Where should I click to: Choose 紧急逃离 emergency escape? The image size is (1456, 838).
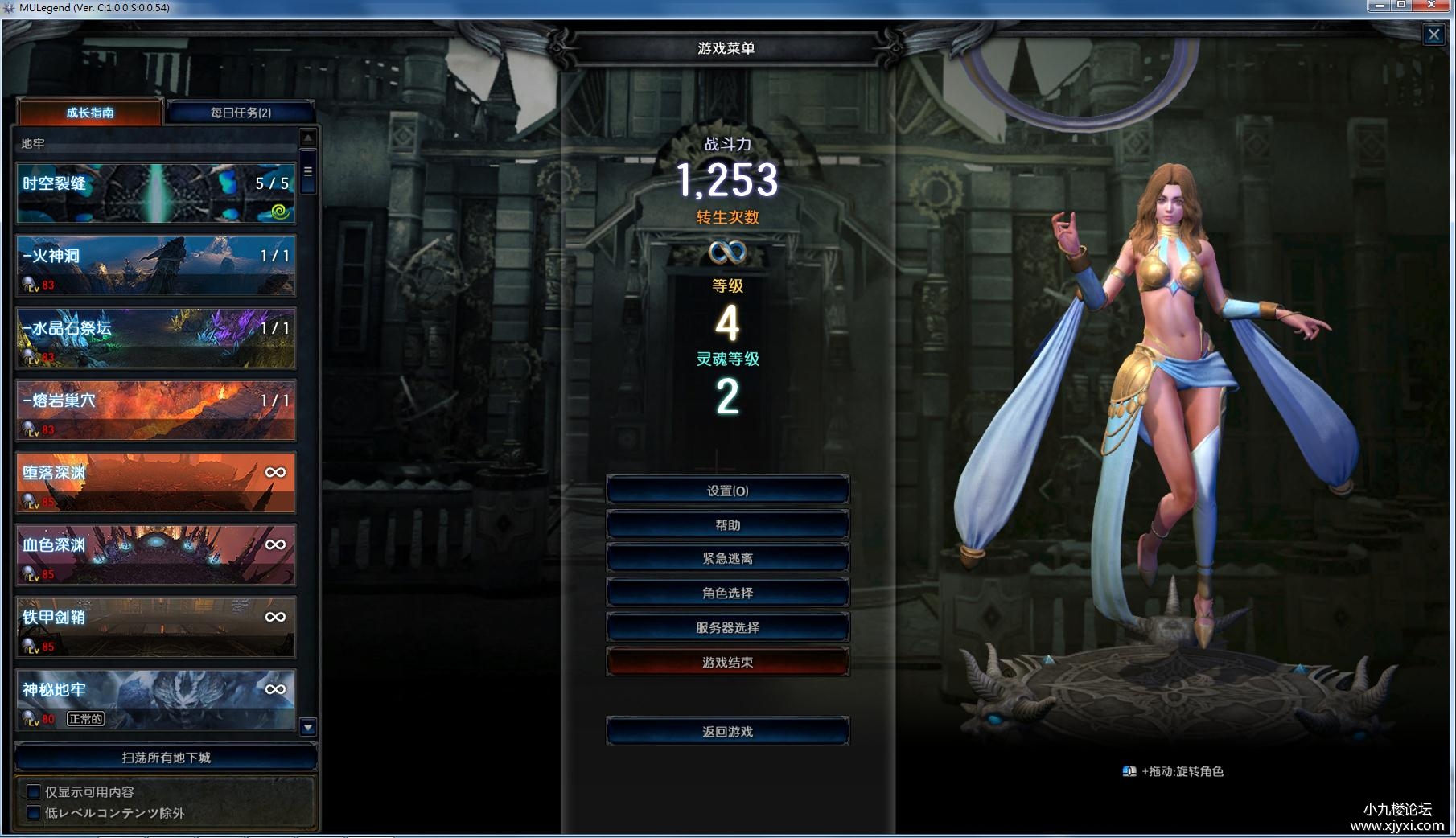727,559
